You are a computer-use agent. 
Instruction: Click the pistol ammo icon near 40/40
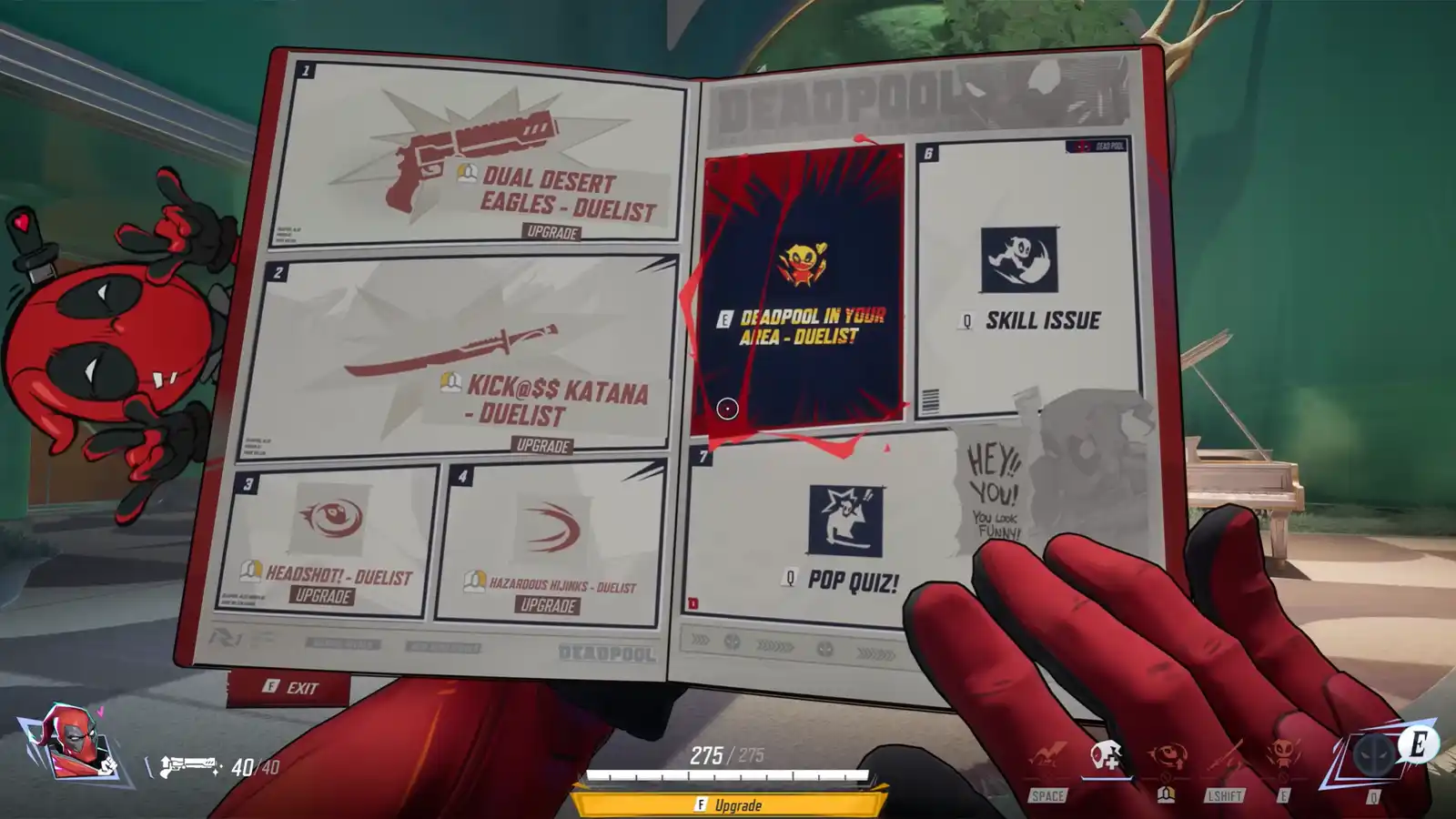click(187, 764)
